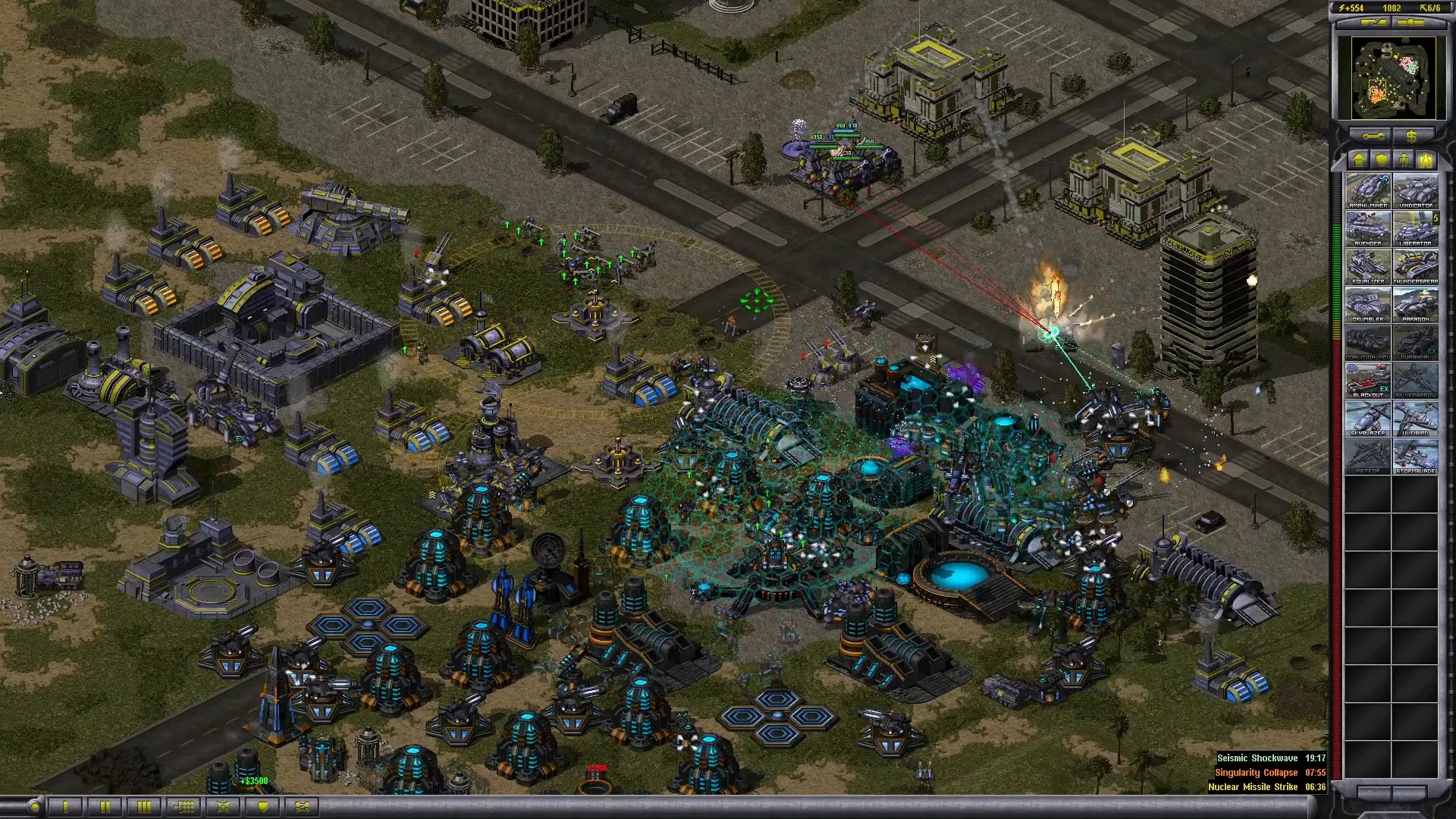Build a Thunderspear unit

point(1415,266)
